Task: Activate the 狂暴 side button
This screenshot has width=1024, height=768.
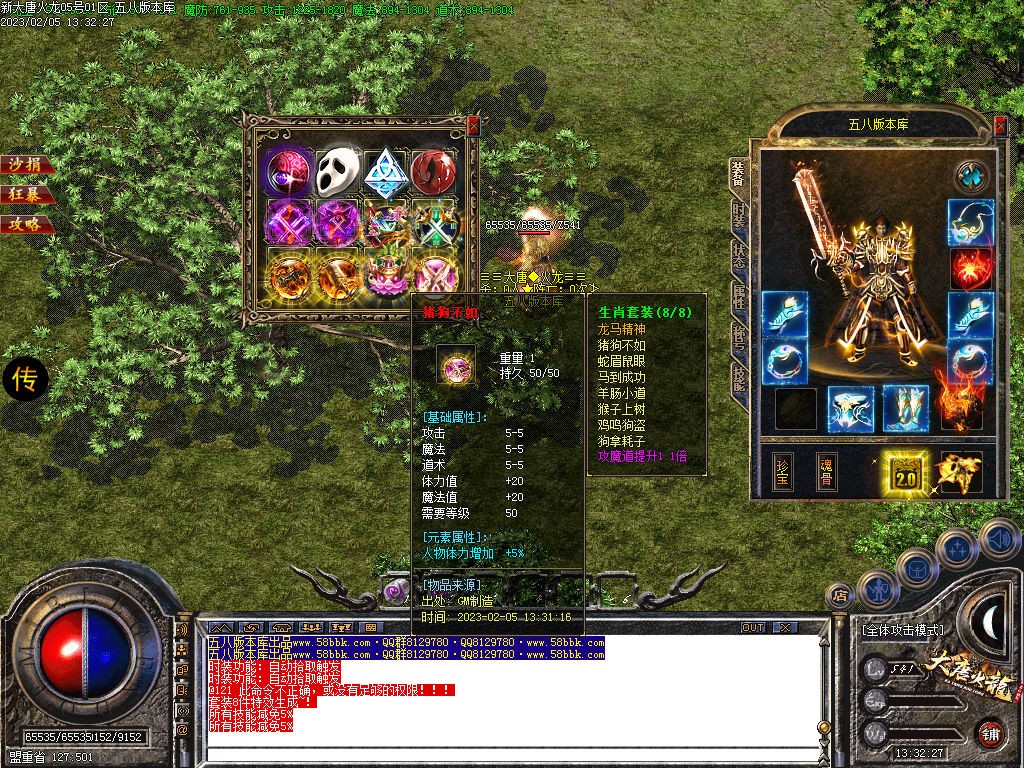Action: tap(24, 194)
